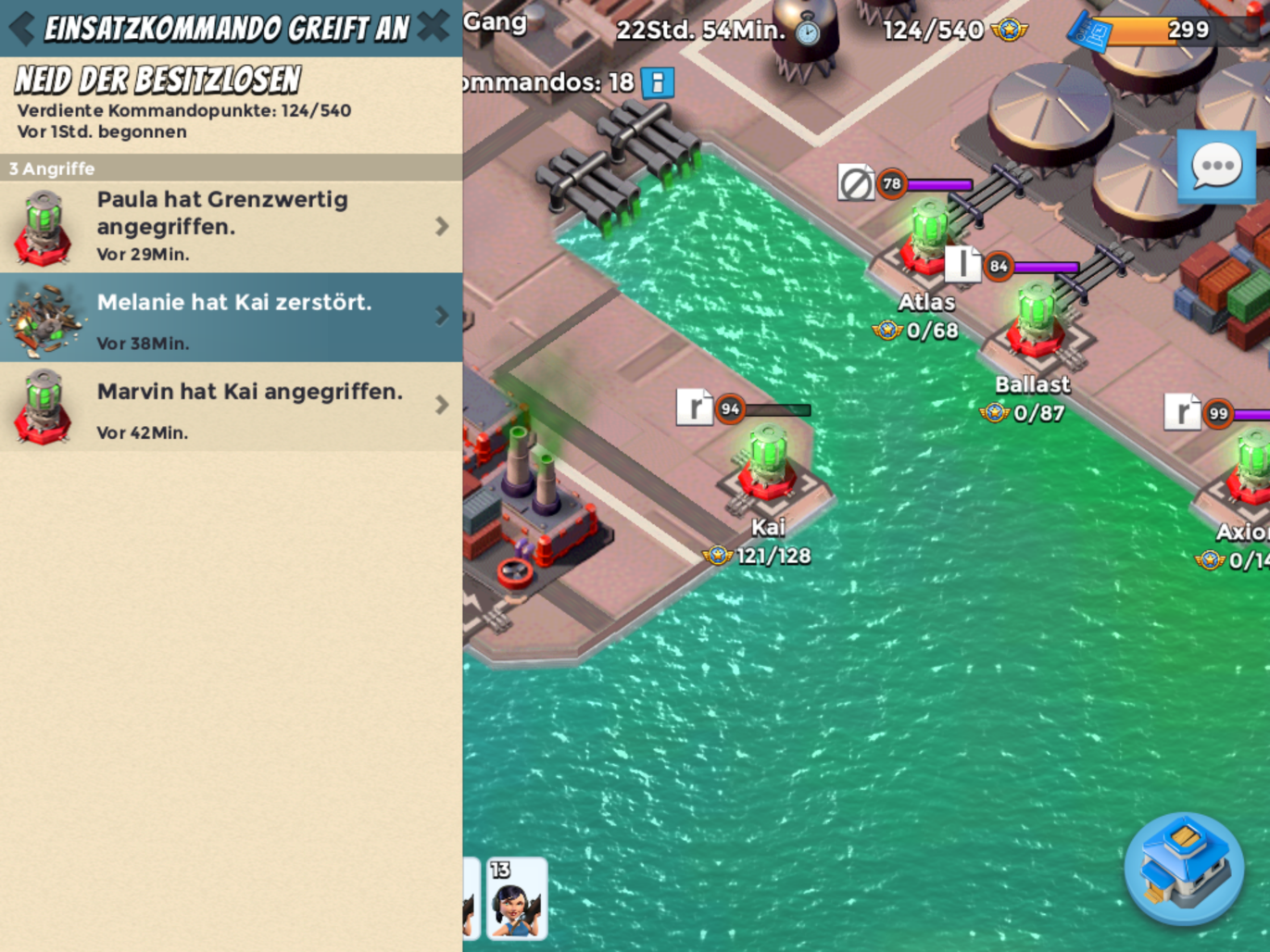
Task: Select Melanie hat Kai zerstört entry
Action: click(231, 317)
